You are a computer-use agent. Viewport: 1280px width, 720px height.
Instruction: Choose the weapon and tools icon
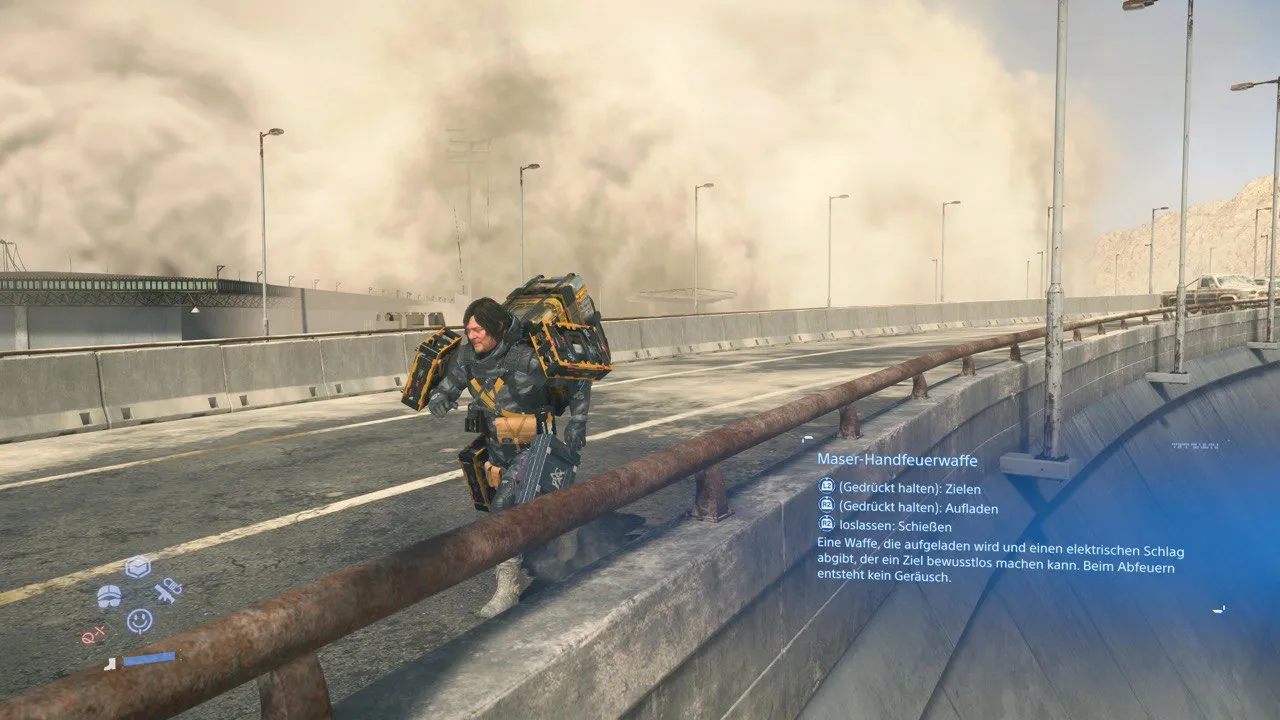tap(168, 591)
